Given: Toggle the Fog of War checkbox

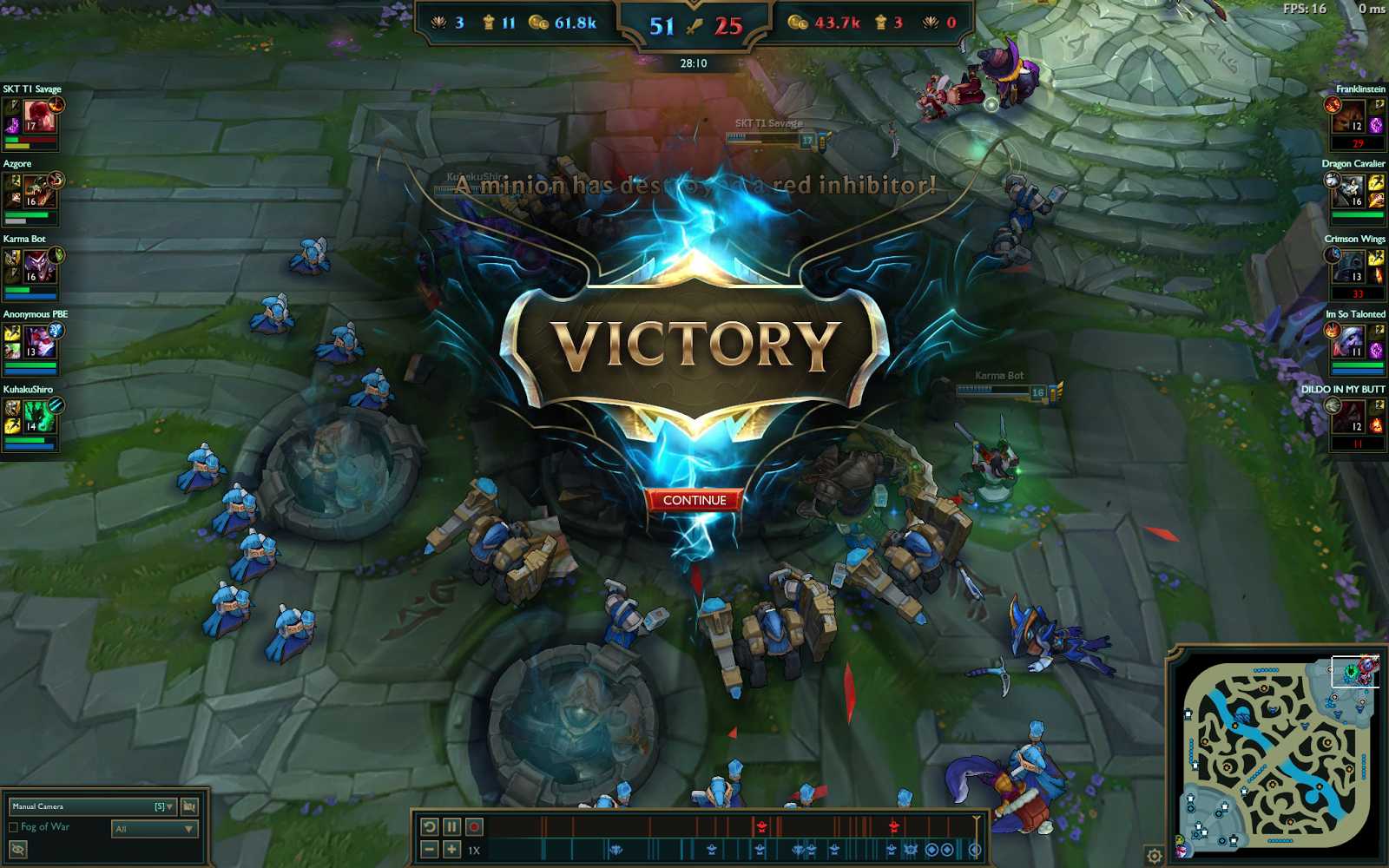Looking at the screenshot, I should coord(14,827).
